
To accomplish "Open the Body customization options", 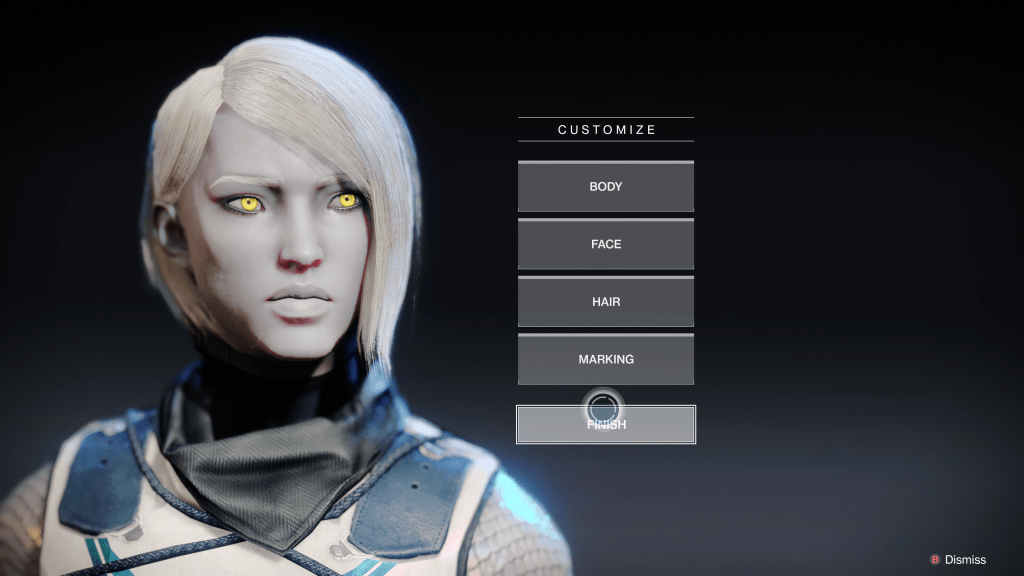I will tap(605, 187).
